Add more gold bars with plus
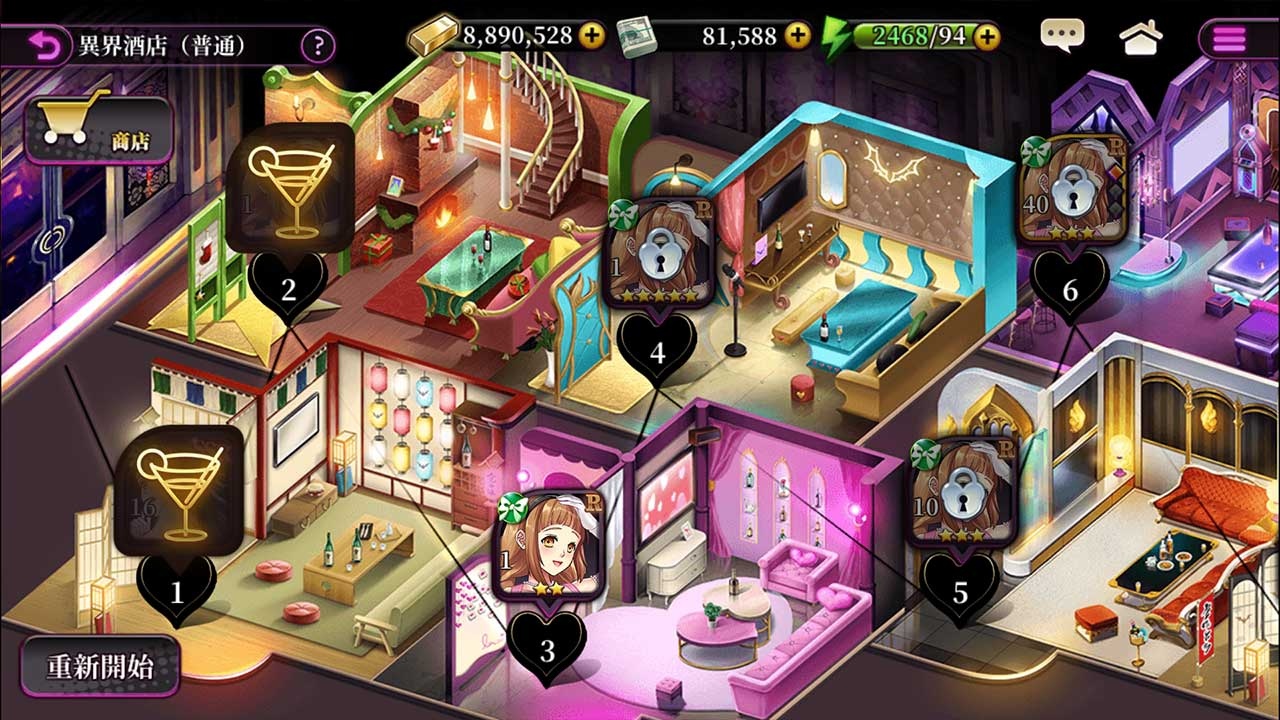 [x=592, y=37]
